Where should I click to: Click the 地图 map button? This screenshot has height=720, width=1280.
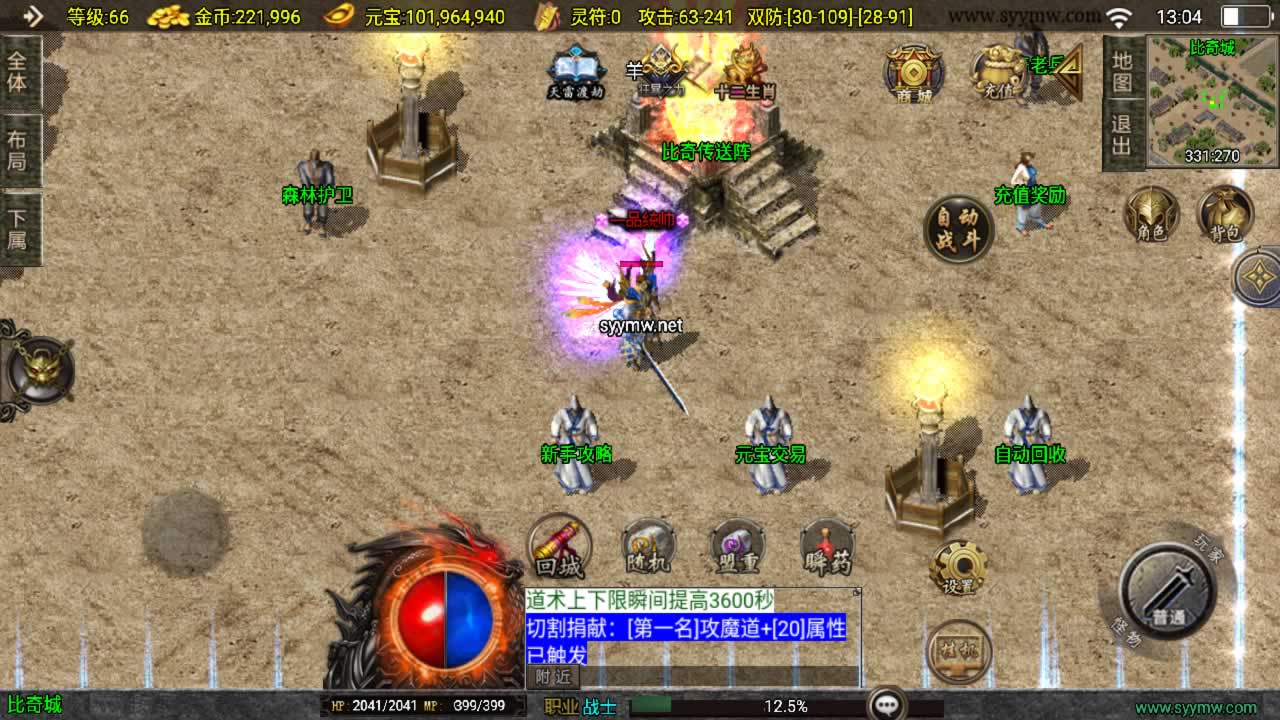[x=1122, y=71]
